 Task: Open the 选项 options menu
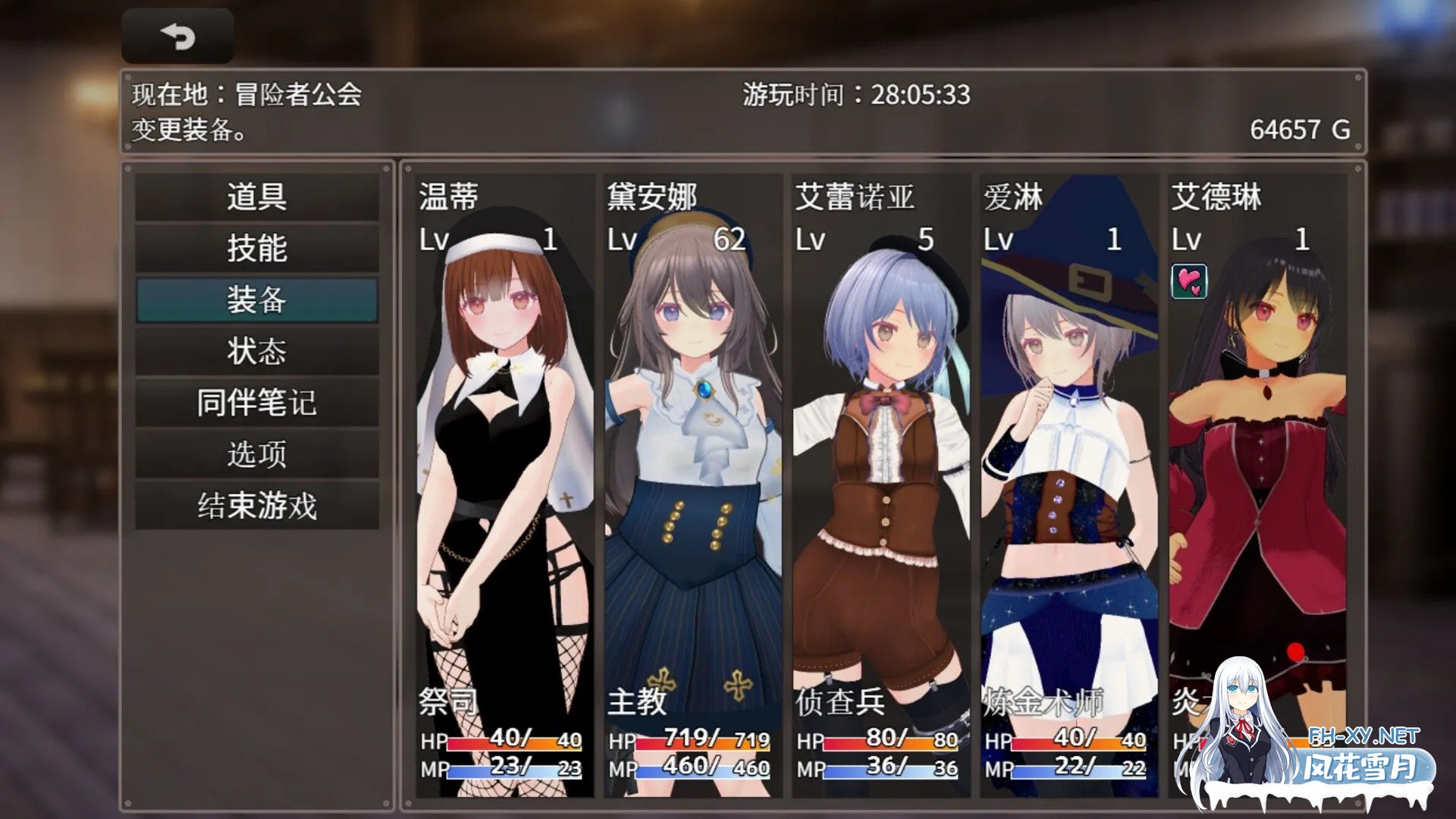[257, 454]
